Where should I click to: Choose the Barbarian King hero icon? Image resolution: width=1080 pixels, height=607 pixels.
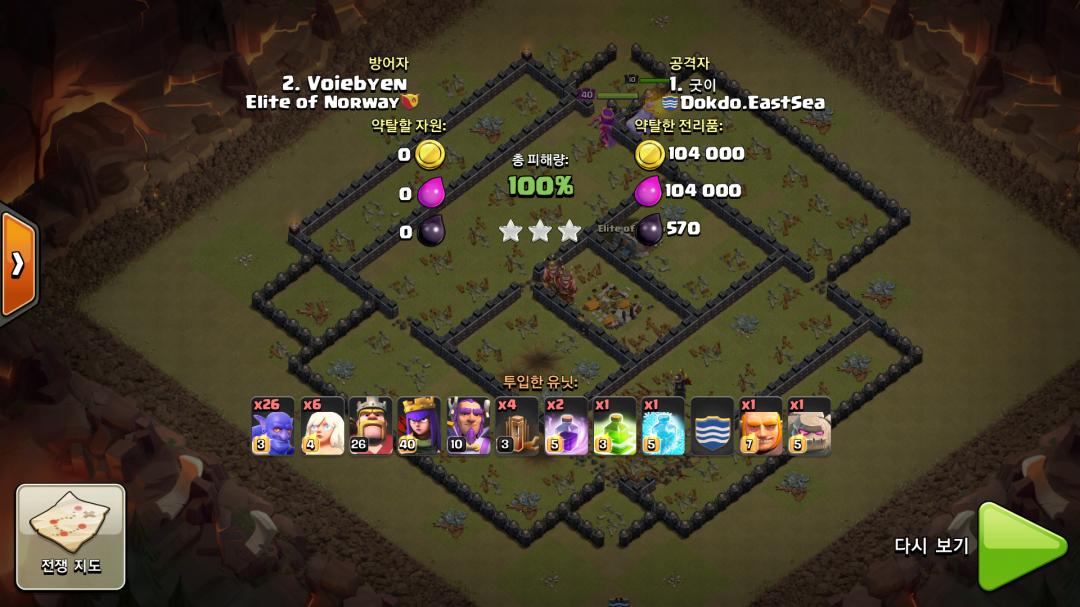pyautogui.click(x=371, y=427)
